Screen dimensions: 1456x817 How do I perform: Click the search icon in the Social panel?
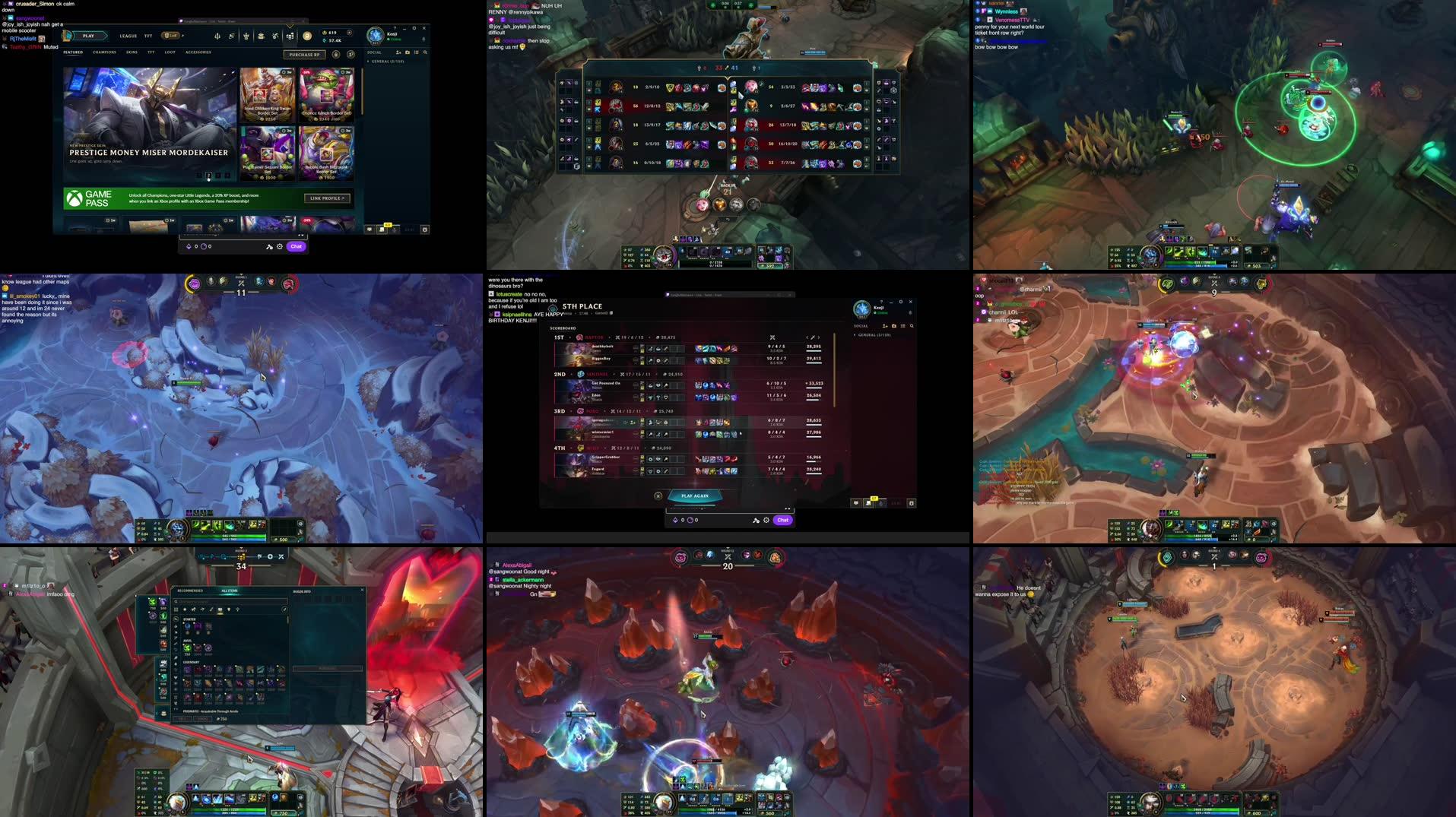pos(425,52)
